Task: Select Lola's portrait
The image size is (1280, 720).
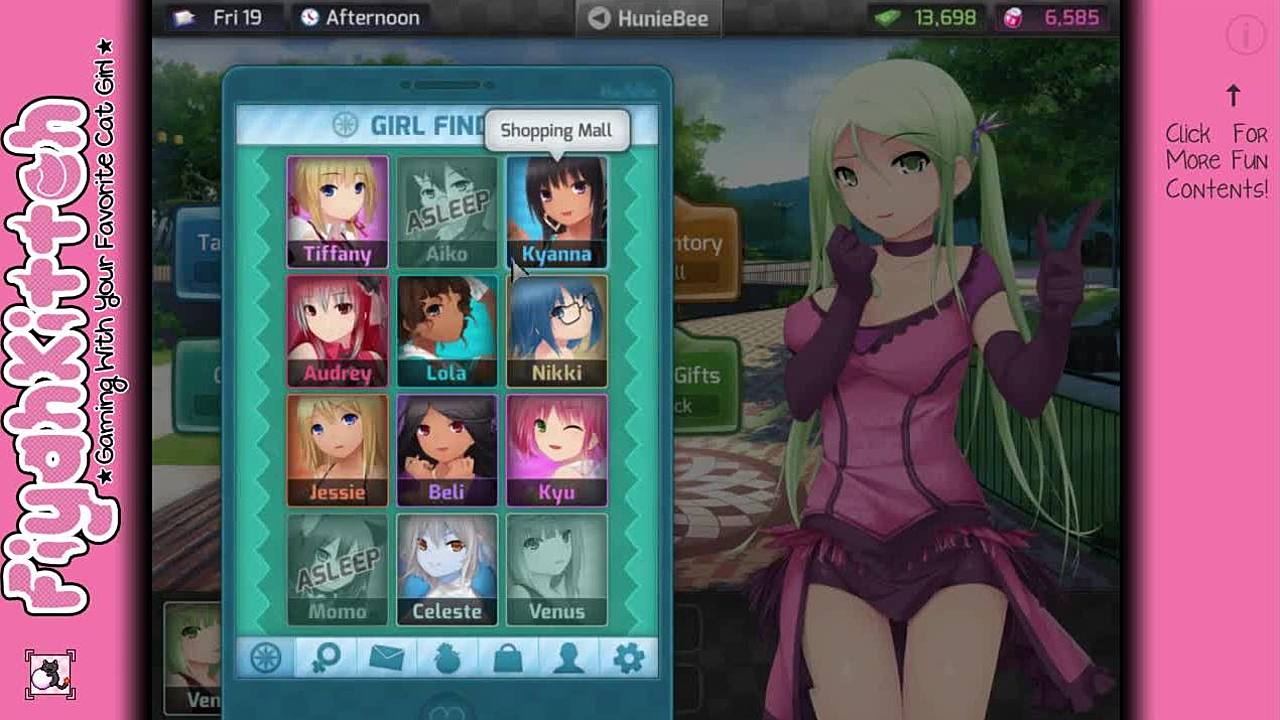Action: 446,331
